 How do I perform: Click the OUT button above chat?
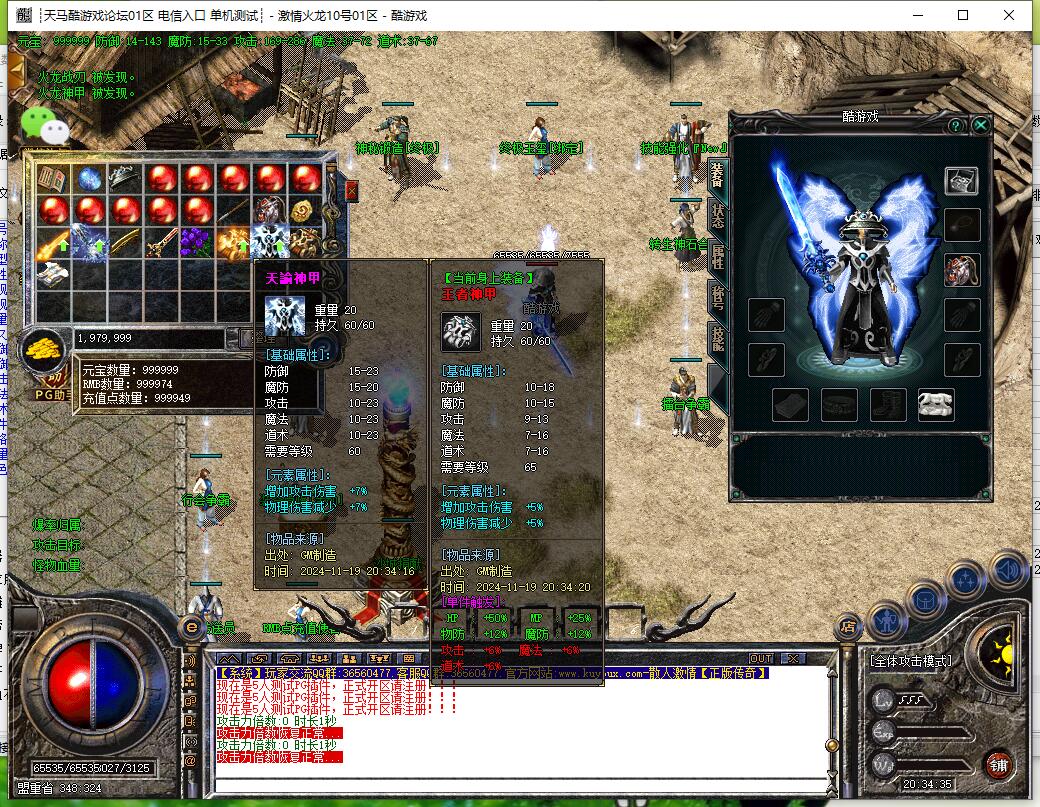click(x=761, y=658)
